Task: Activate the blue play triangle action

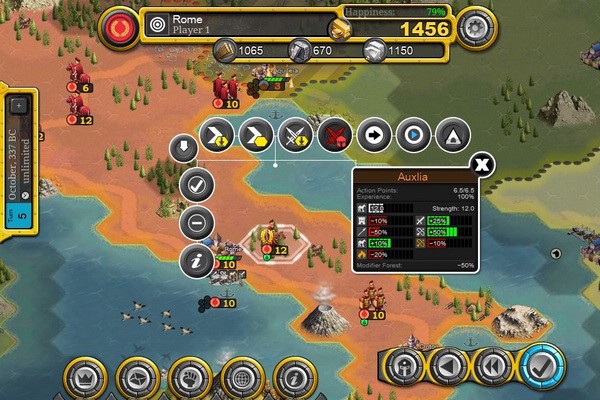Action: pyautogui.click(x=411, y=133)
